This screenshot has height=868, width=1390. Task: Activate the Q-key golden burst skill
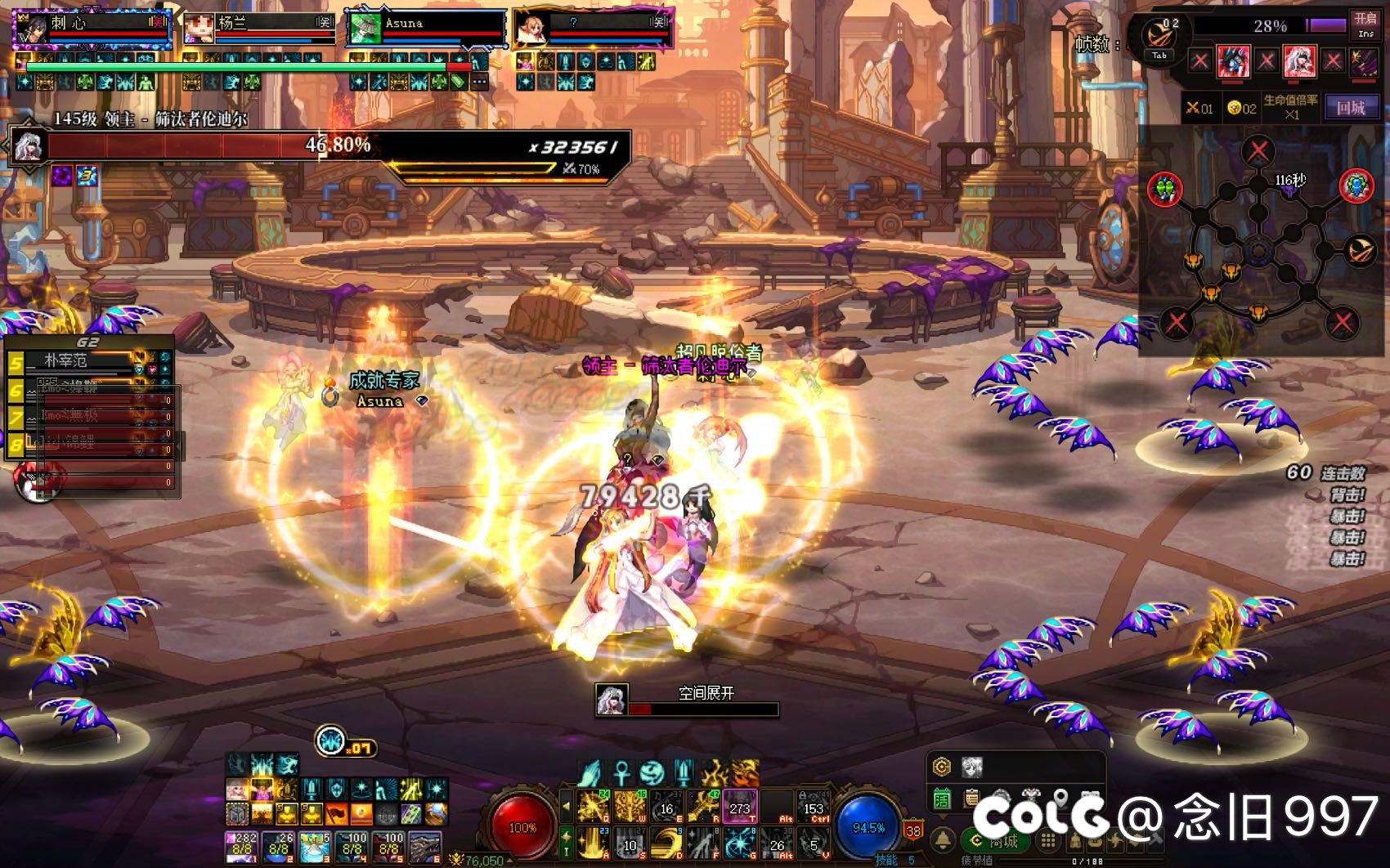point(592,807)
